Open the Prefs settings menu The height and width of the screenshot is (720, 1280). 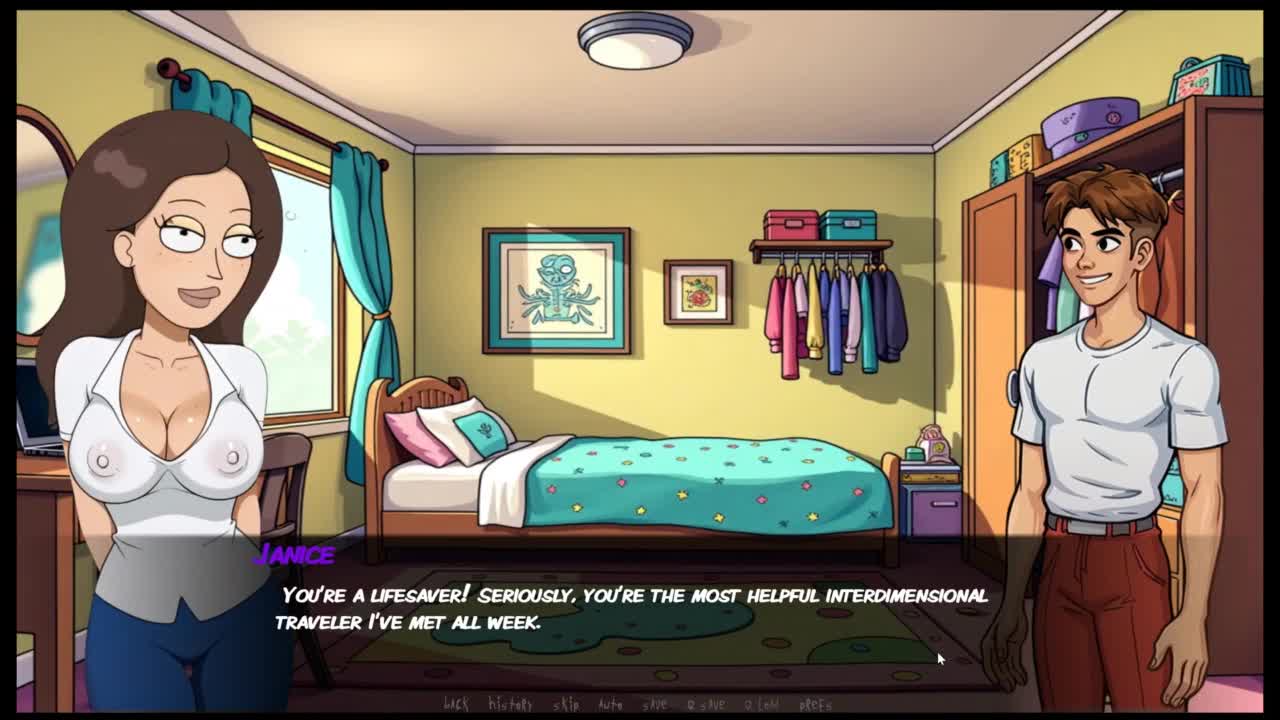(x=816, y=704)
